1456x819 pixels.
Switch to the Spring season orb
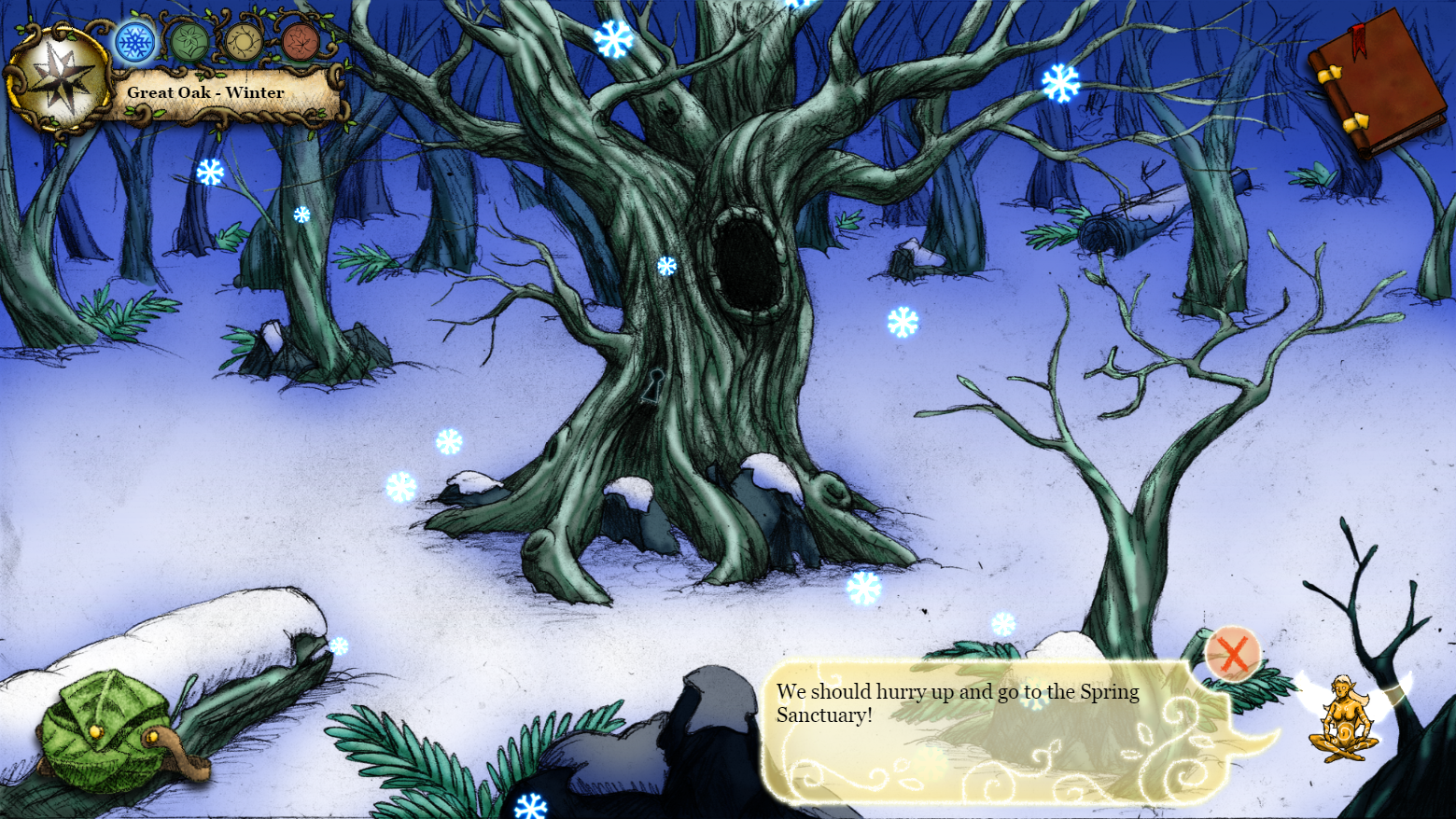click(189, 42)
